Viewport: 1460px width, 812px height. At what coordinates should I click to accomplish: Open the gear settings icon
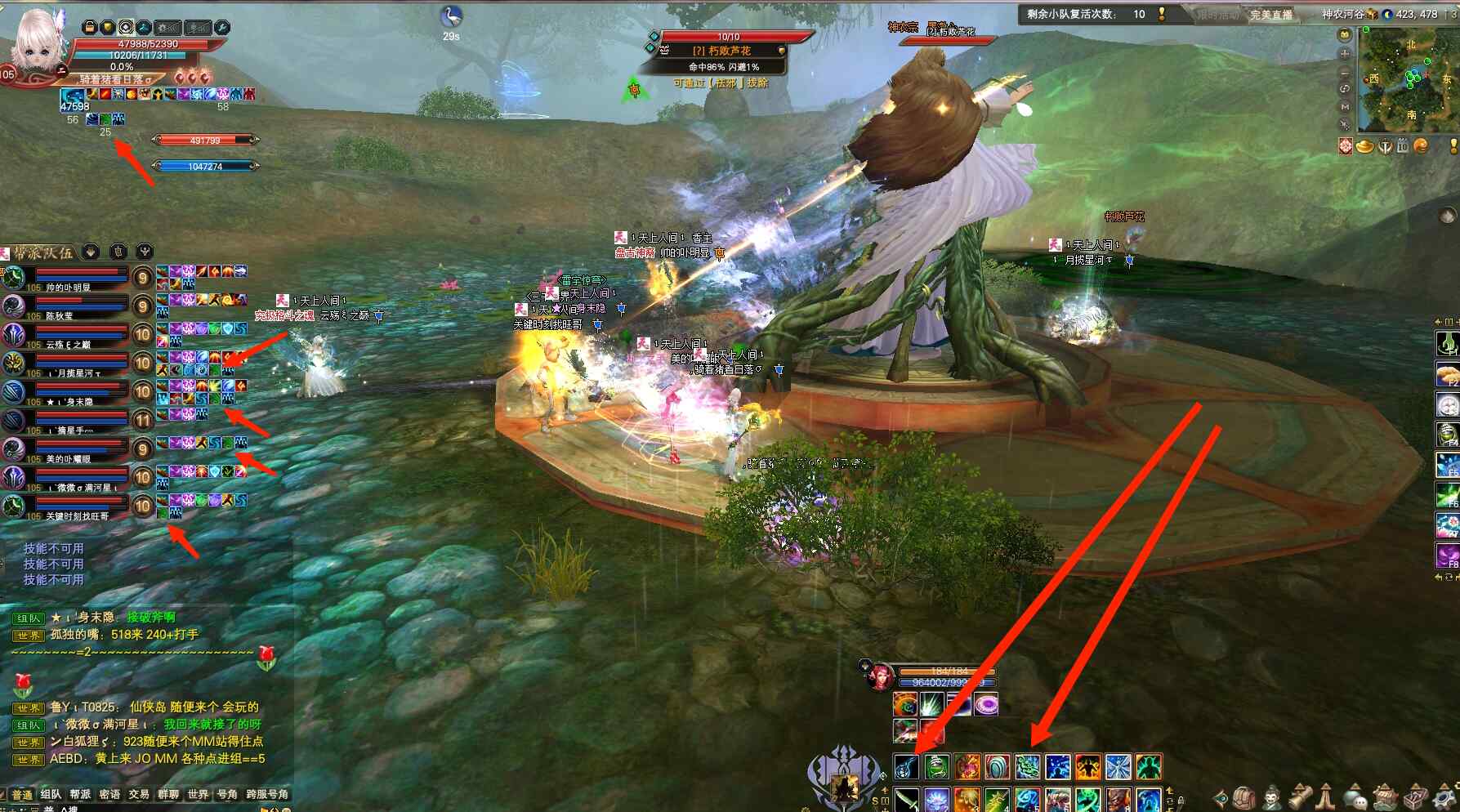click(x=1443, y=797)
